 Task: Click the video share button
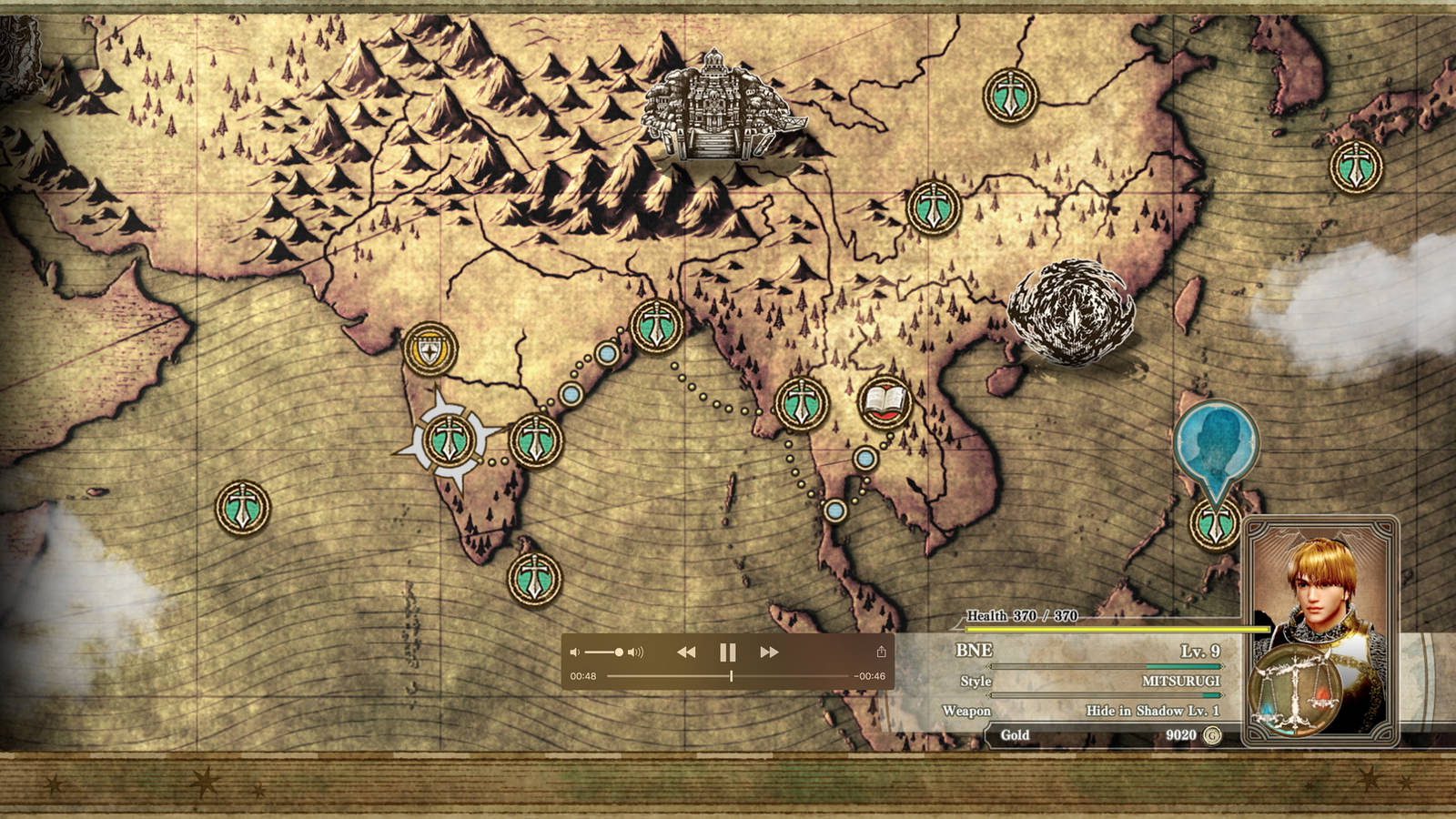(881, 652)
